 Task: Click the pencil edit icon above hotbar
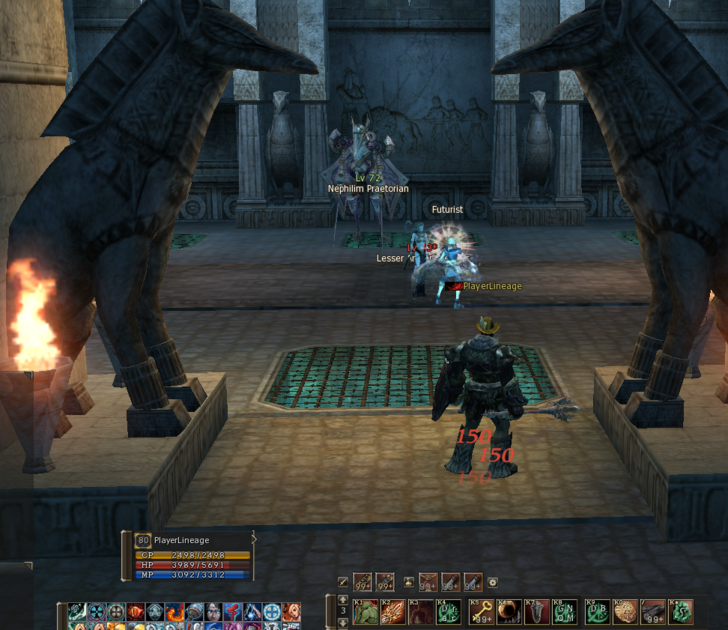coord(342,582)
